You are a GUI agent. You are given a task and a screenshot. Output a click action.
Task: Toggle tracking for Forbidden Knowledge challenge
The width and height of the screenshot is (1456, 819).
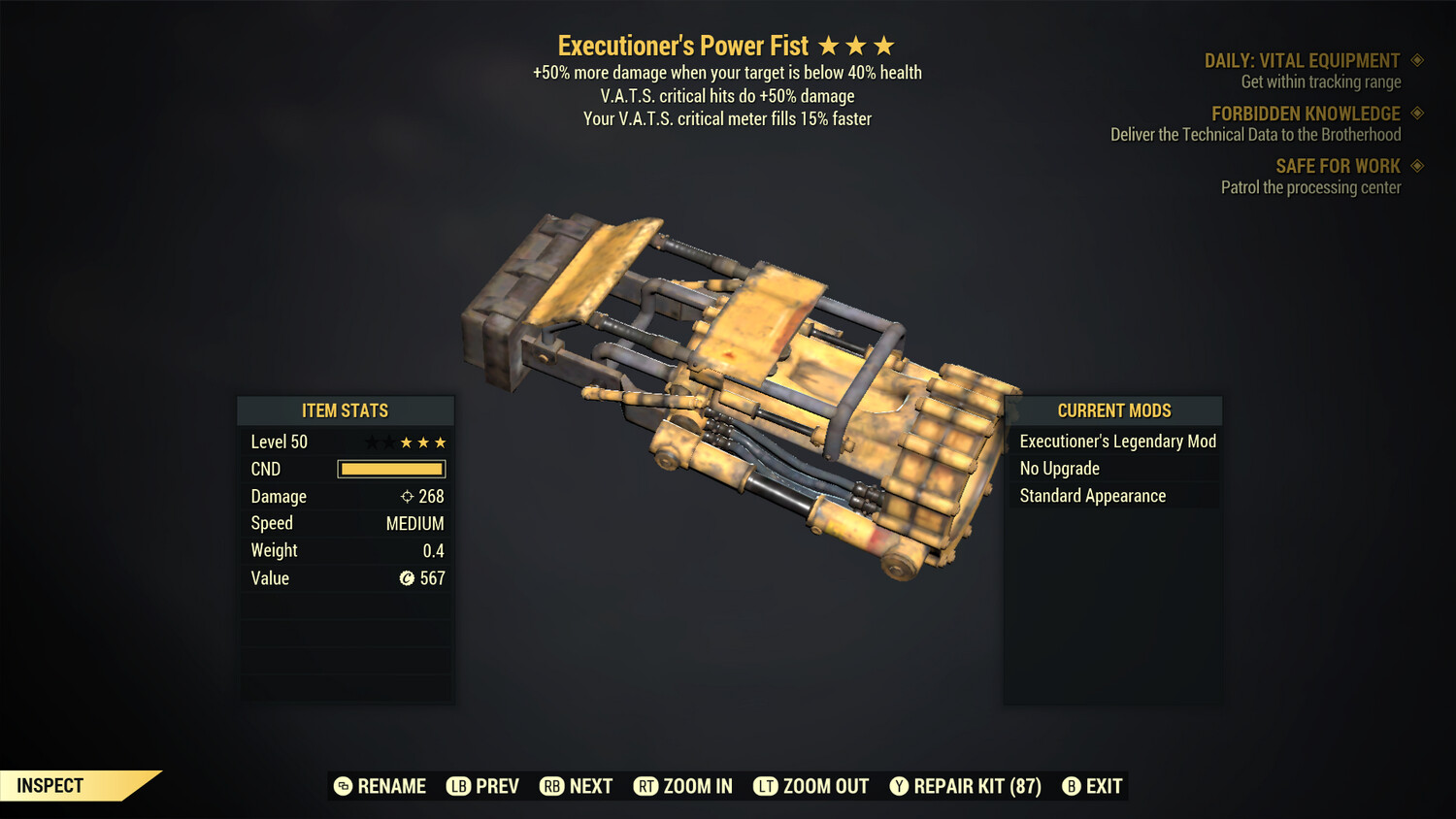tap(1415, 114)
